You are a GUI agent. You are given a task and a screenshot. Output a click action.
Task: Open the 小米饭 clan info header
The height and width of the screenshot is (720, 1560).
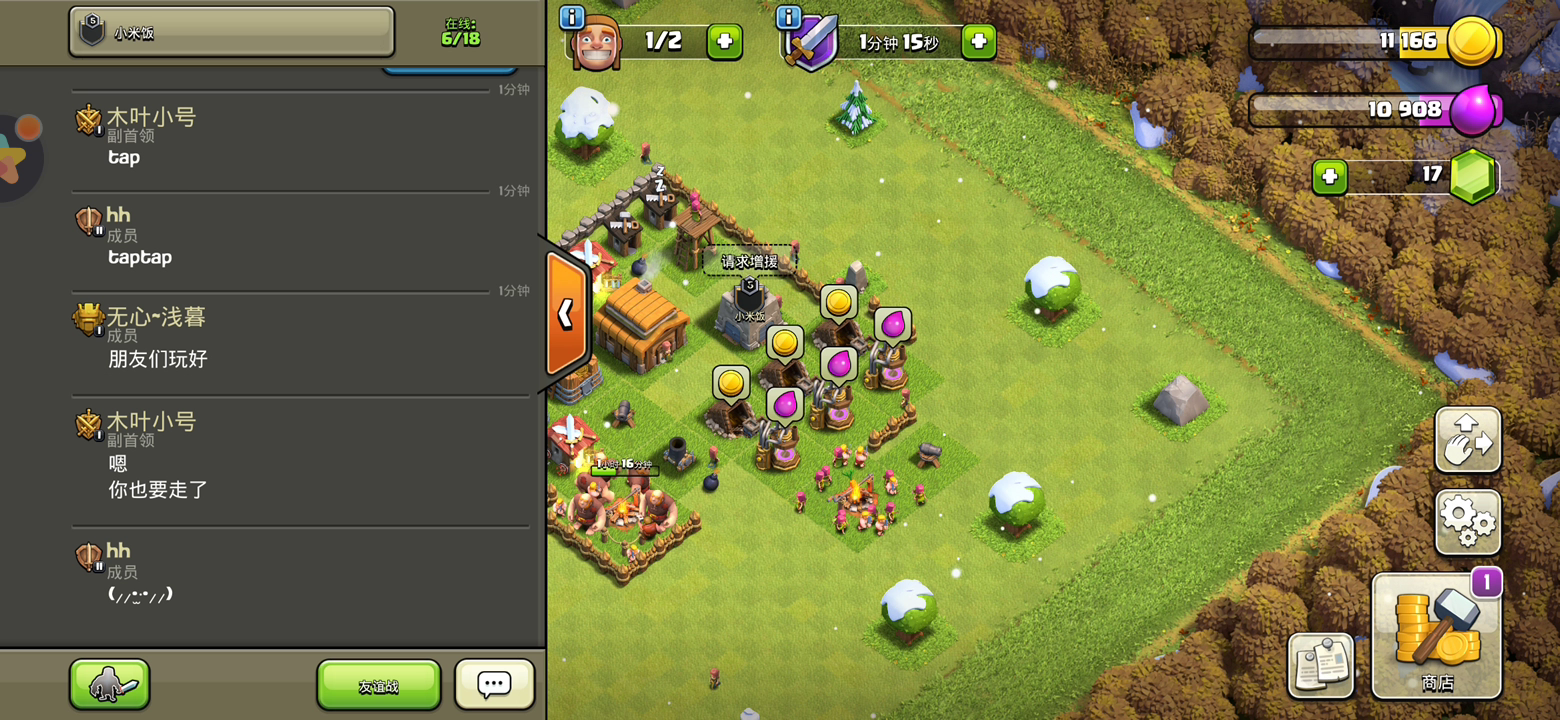coord(231,32)
